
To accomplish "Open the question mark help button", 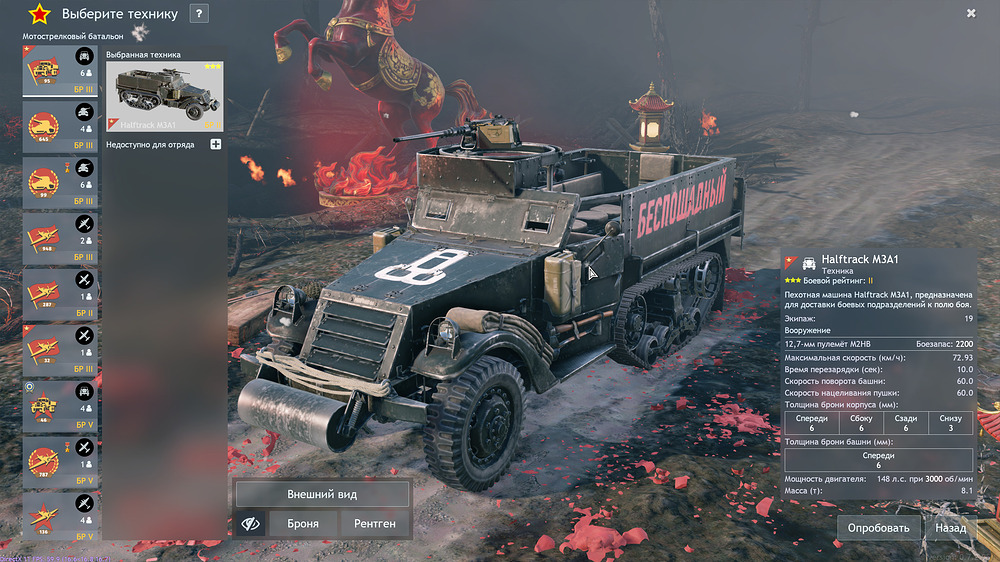I will (199, 14).
